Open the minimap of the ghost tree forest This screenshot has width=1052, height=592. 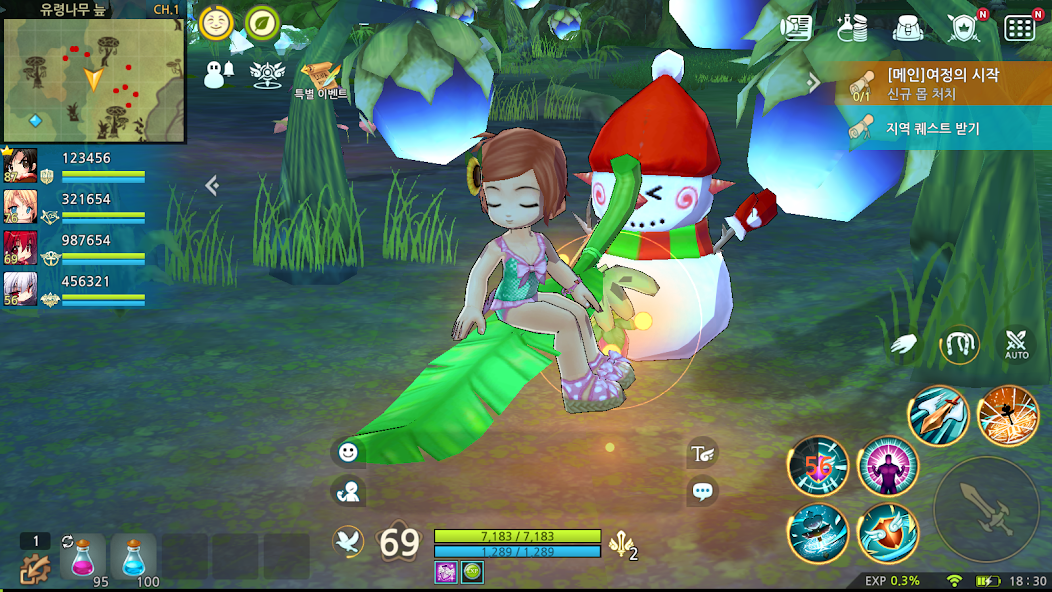coord(94,78)
